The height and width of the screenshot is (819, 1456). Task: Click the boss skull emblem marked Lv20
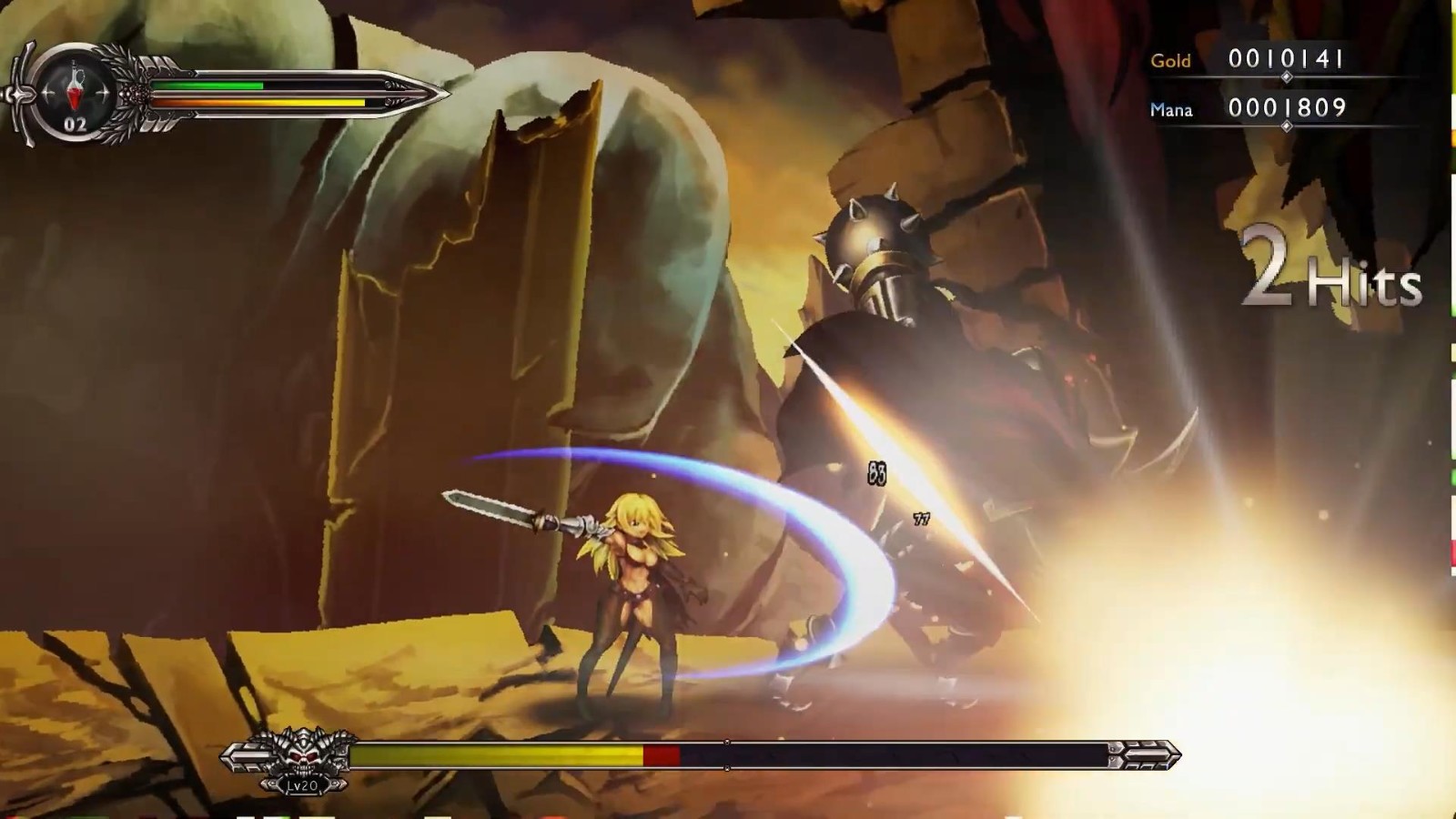[302, 758]
